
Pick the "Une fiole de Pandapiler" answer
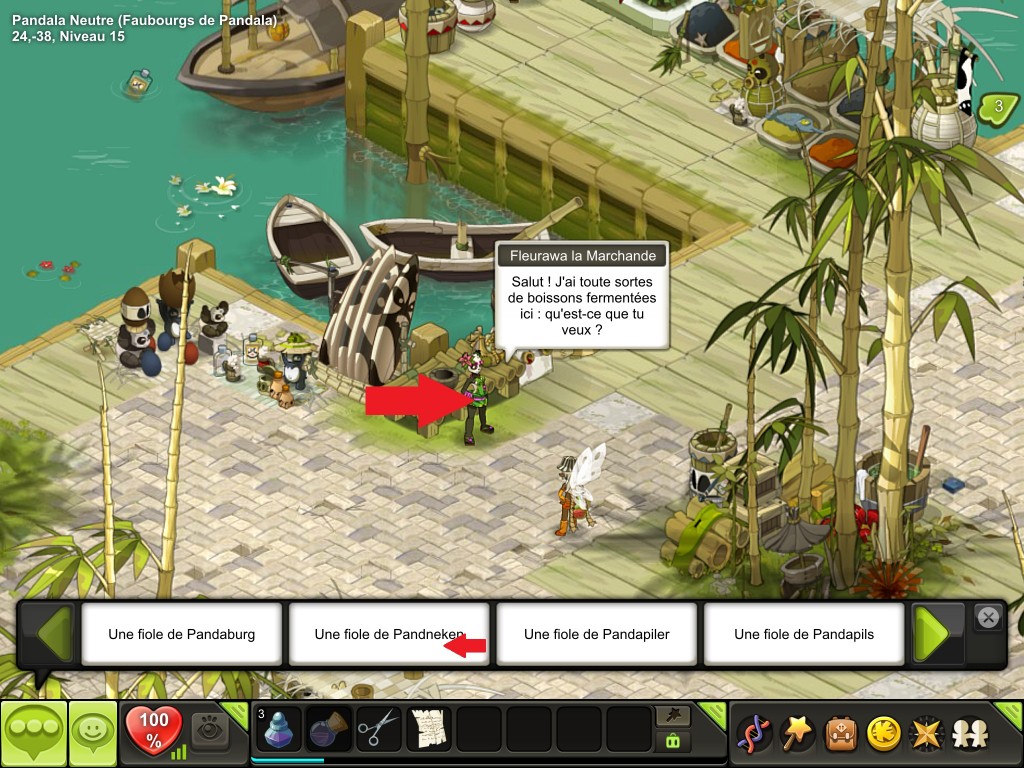point(596,634)
